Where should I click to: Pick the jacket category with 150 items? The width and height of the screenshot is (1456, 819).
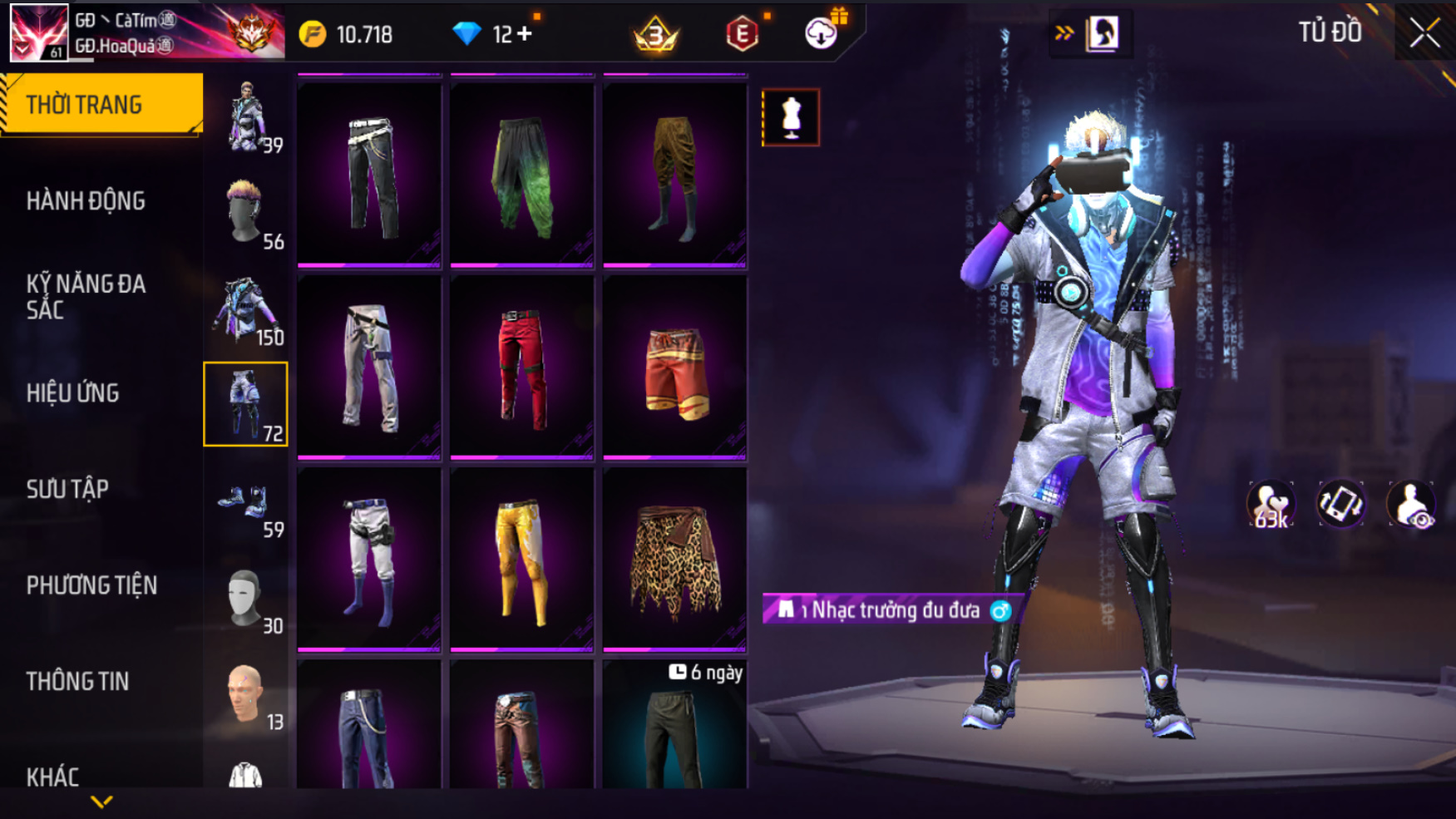pos(246,309)
